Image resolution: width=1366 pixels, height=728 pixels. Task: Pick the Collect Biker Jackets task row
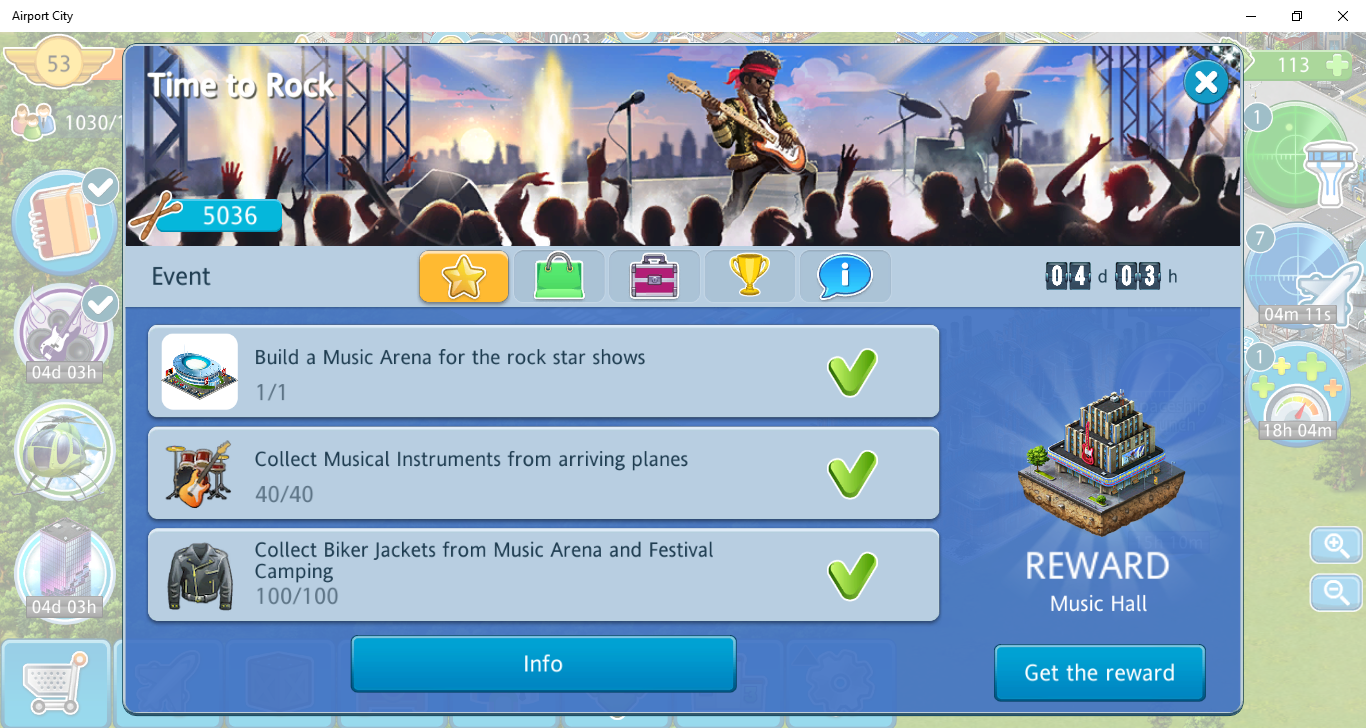pos(543,575)
